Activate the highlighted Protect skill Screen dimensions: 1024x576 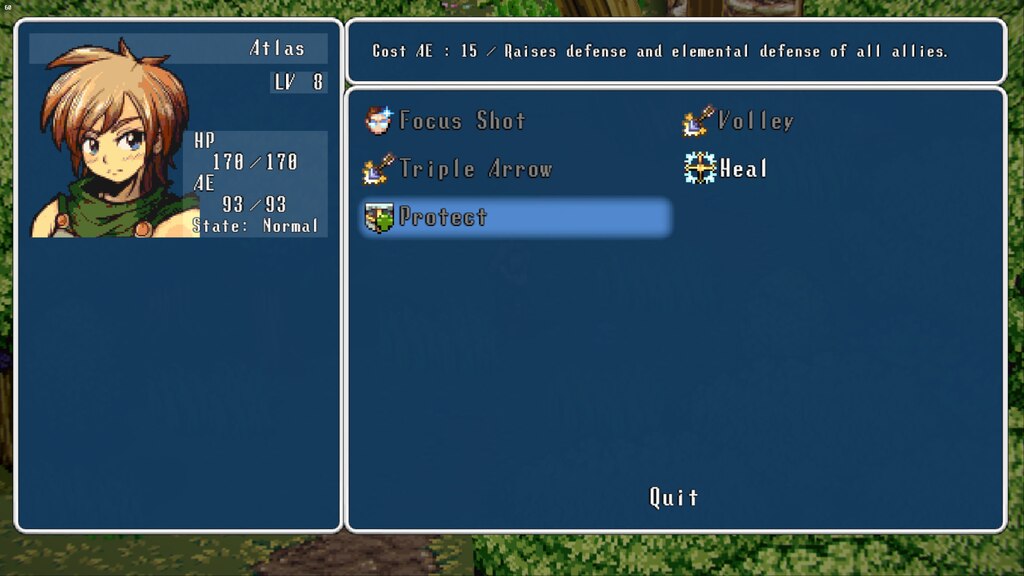(515, 217)
